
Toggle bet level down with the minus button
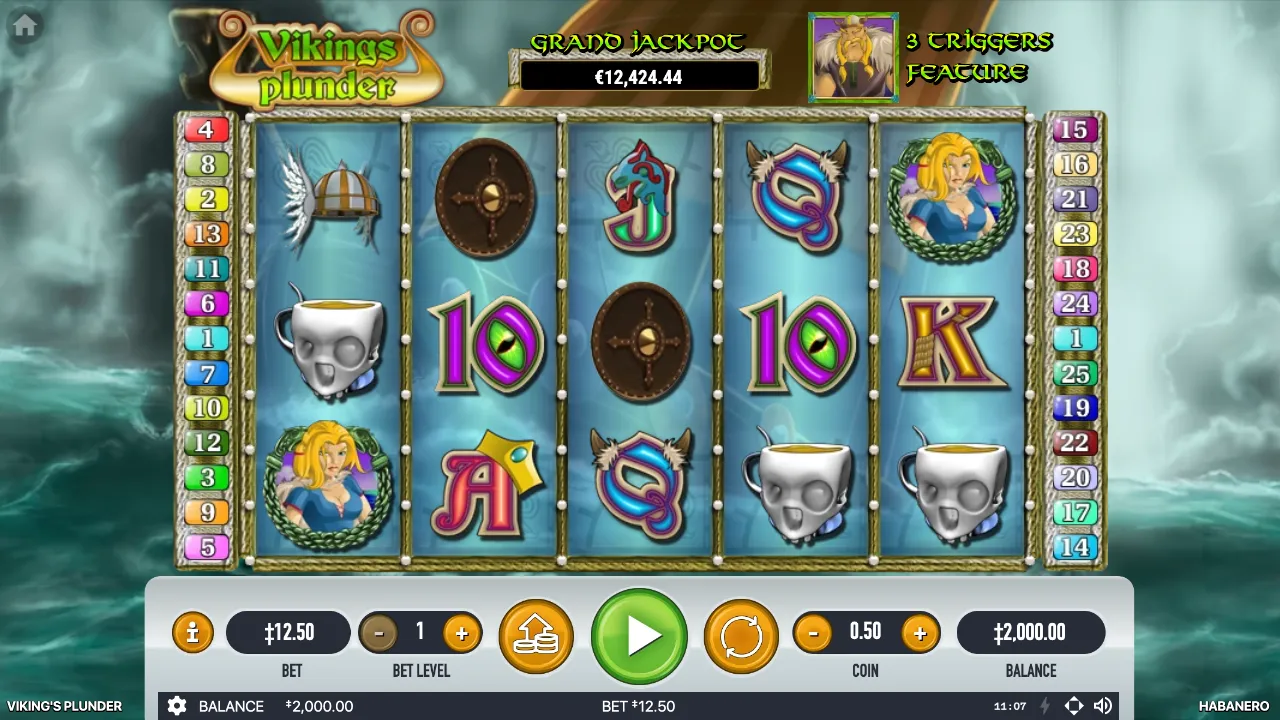click(x=381, y=632)
